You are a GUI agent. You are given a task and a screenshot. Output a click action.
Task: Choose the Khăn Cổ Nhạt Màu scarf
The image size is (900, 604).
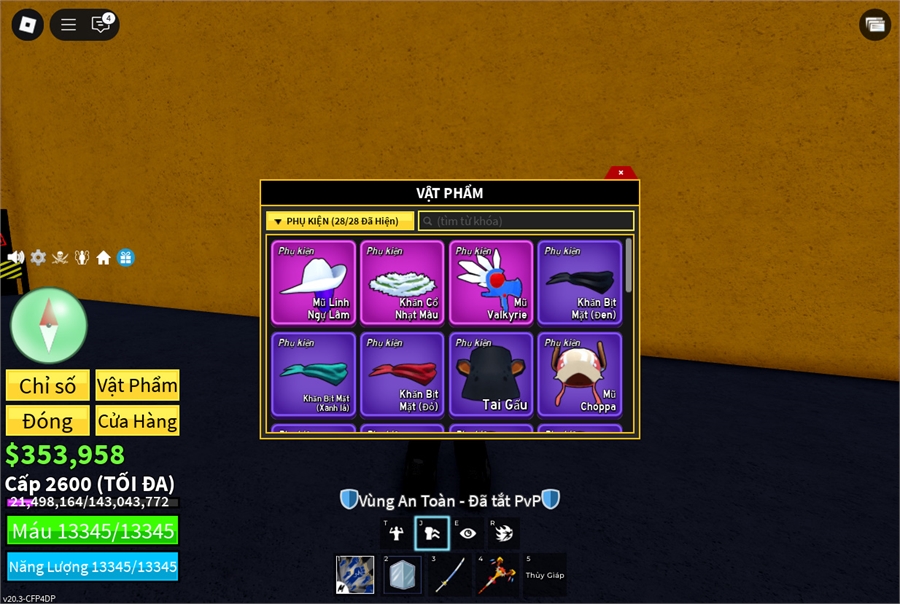(x=402, y=282)
